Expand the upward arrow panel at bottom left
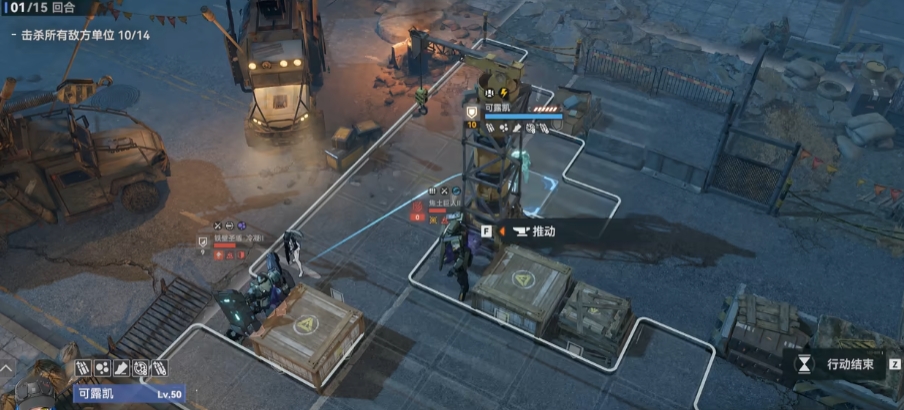904x410 pixels. [5, 369]
